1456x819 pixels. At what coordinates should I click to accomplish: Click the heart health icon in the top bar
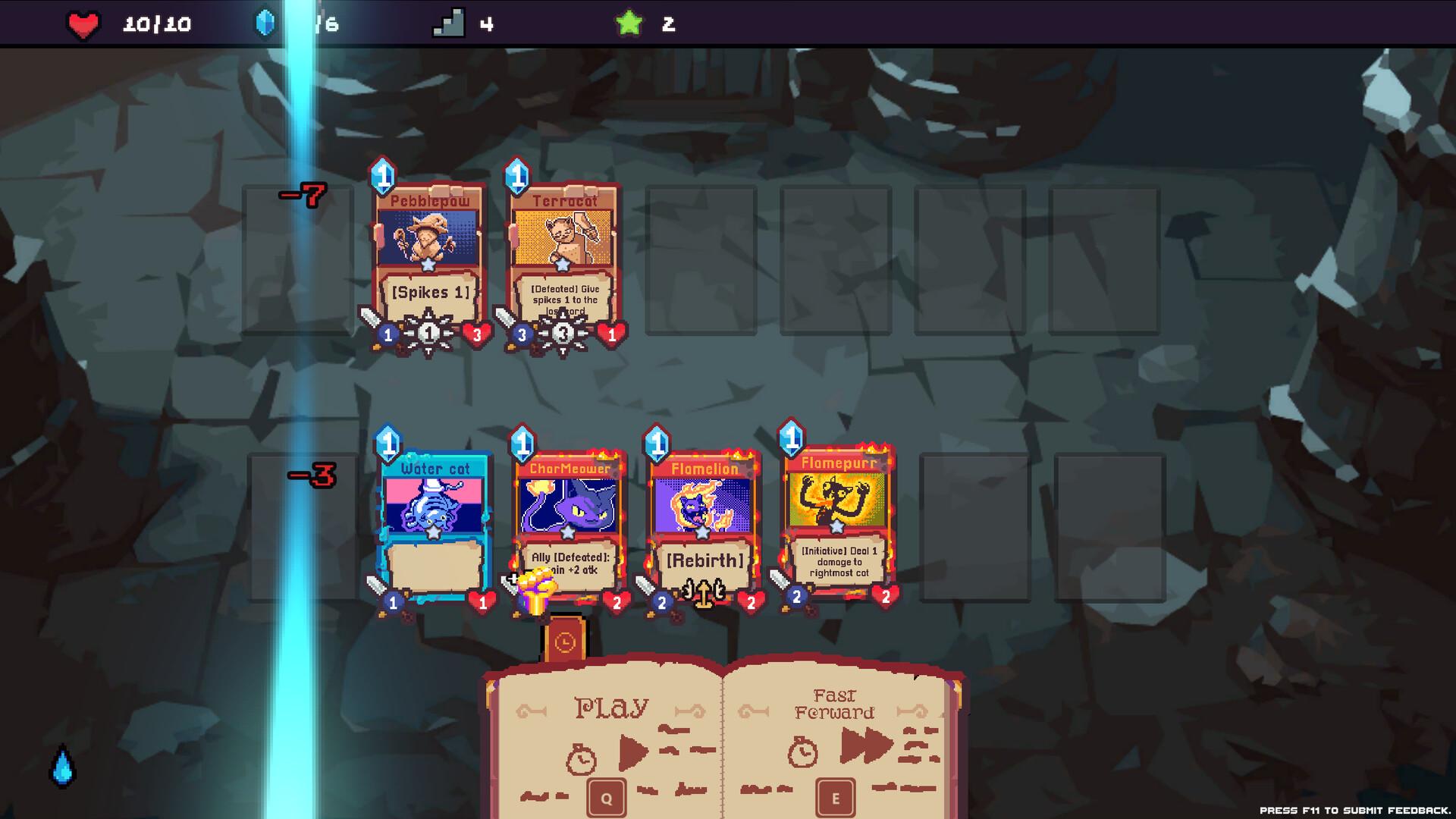[82, 24]
